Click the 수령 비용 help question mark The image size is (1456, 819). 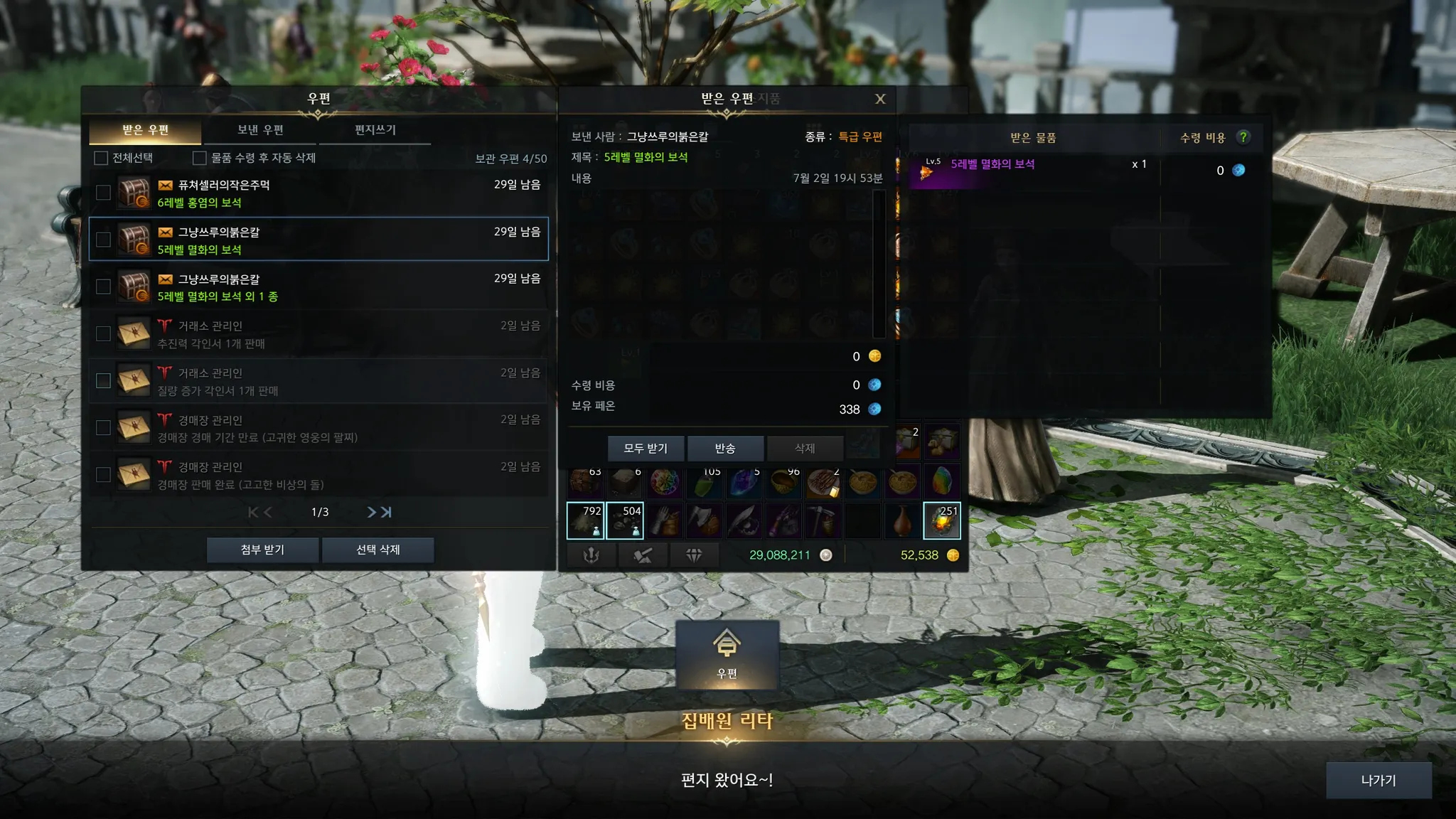point(1243,137)
